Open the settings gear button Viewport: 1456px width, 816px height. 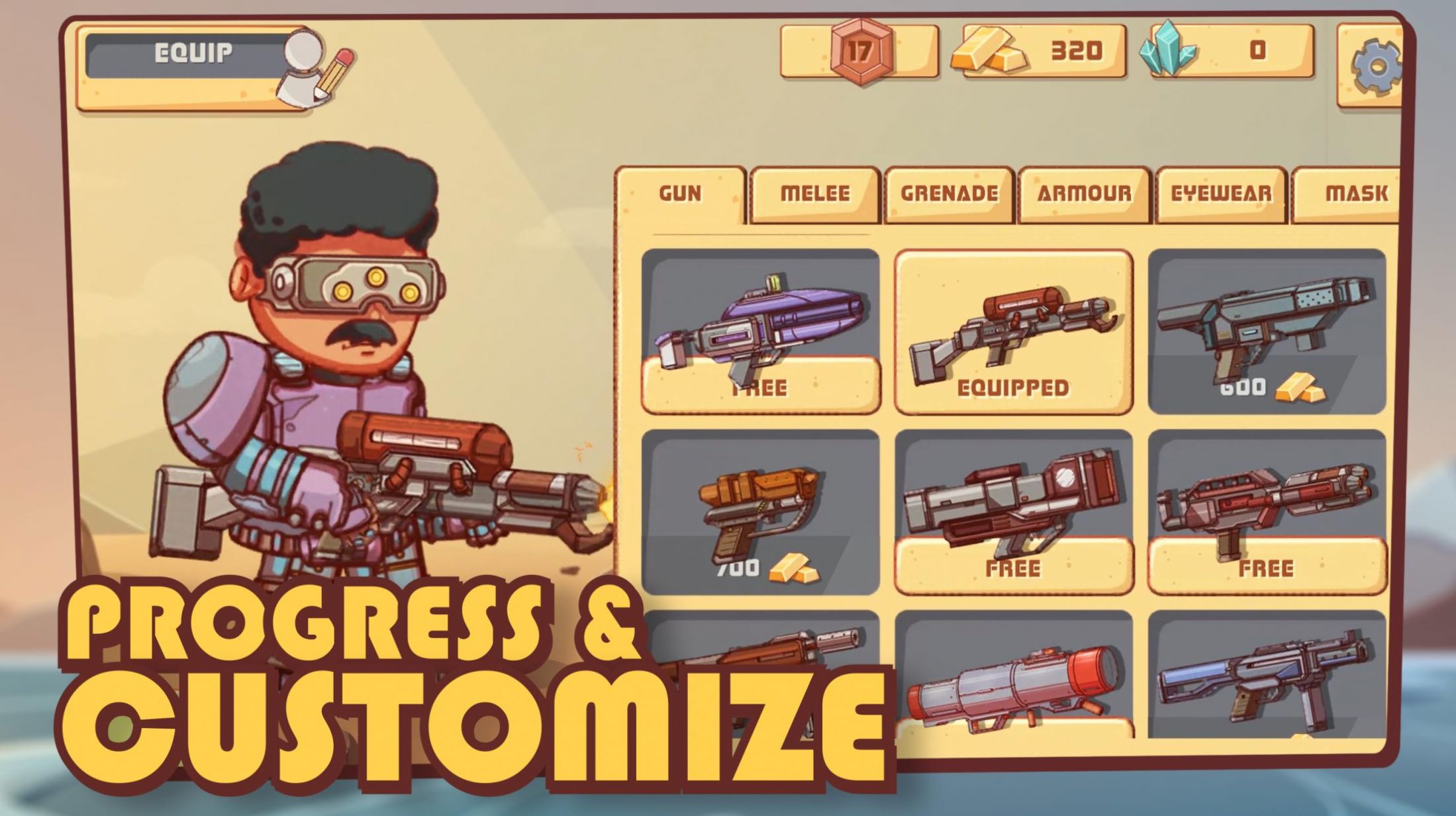1373,65
